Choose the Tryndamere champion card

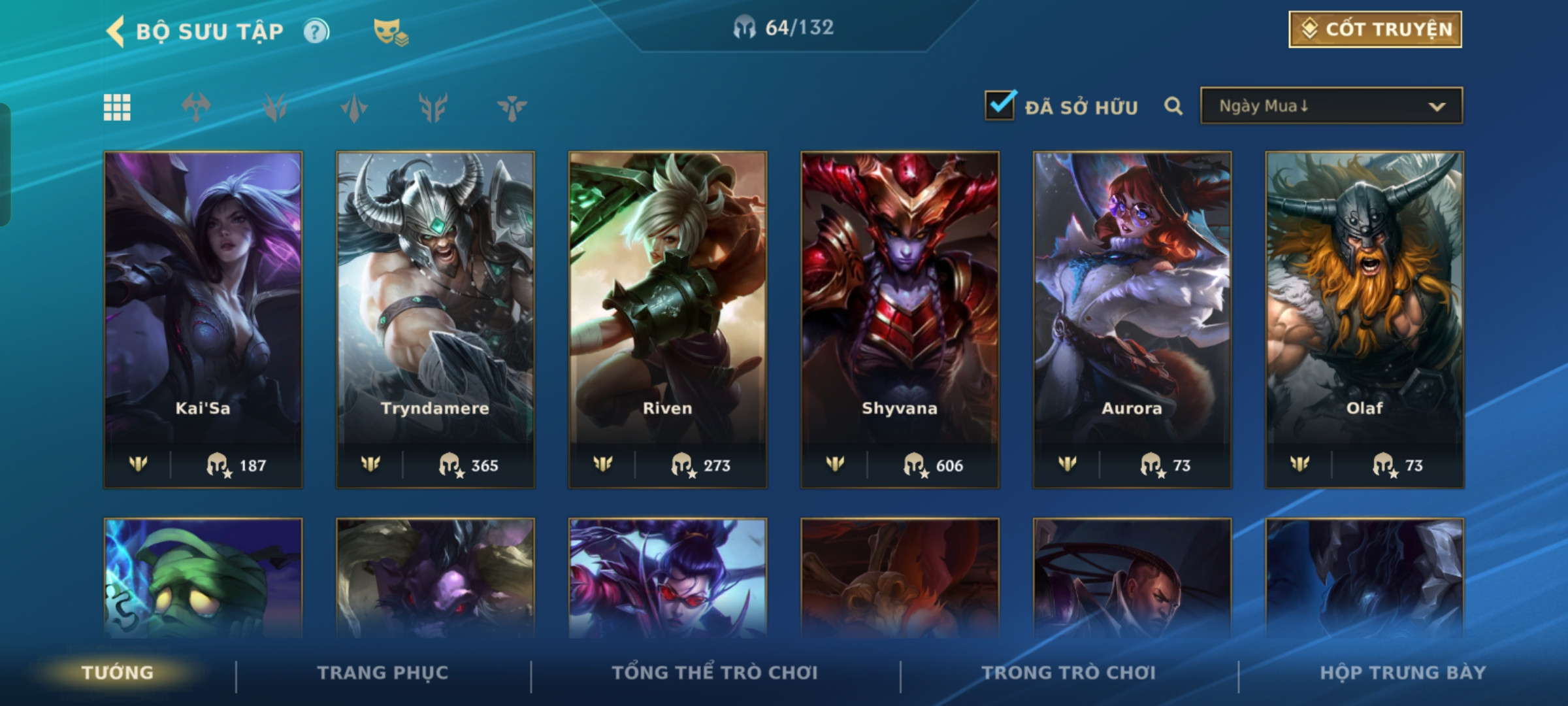pyautogui.click(x=435, y=319)
